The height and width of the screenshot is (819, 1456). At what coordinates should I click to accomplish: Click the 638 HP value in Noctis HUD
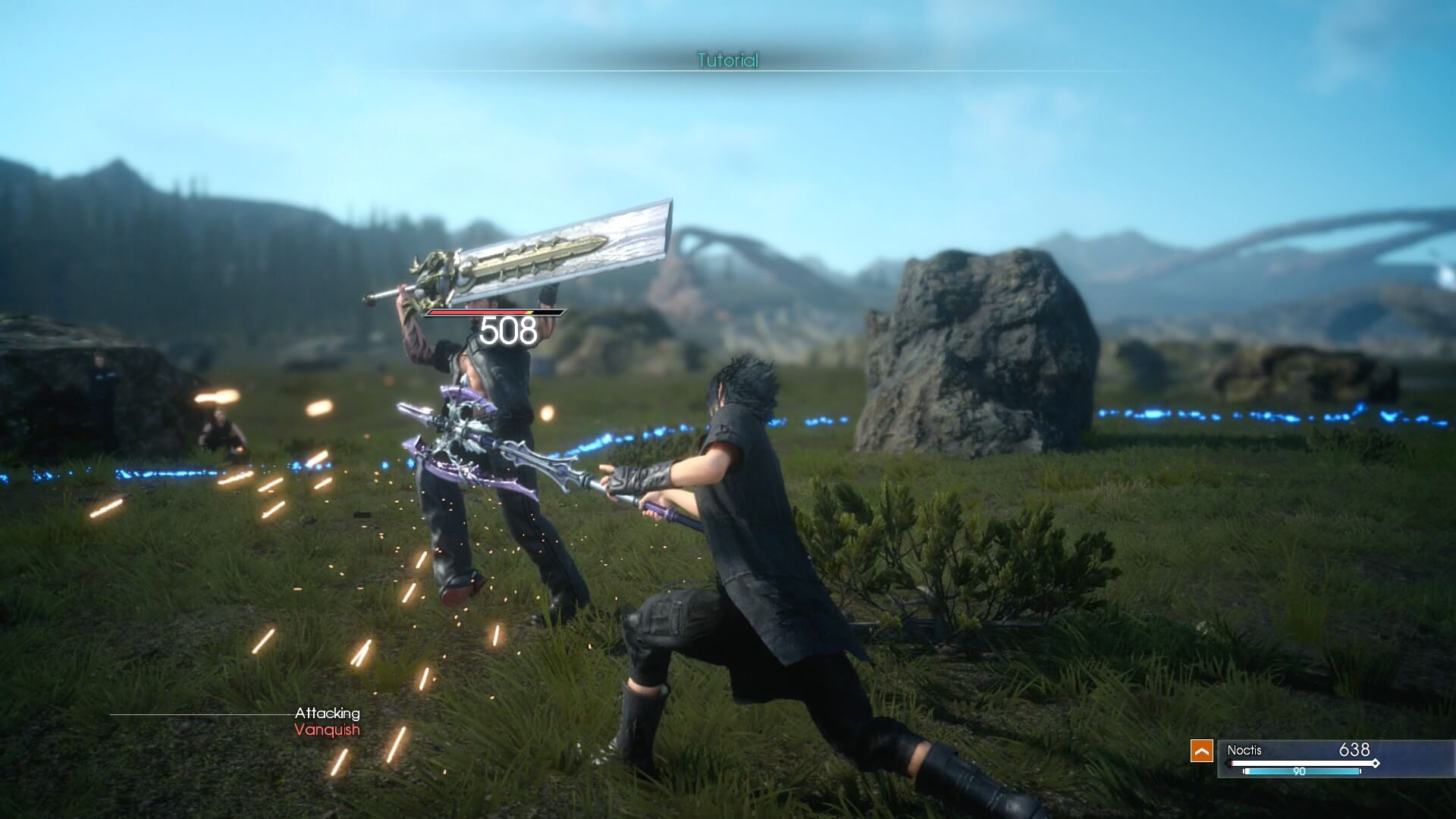1355,749
